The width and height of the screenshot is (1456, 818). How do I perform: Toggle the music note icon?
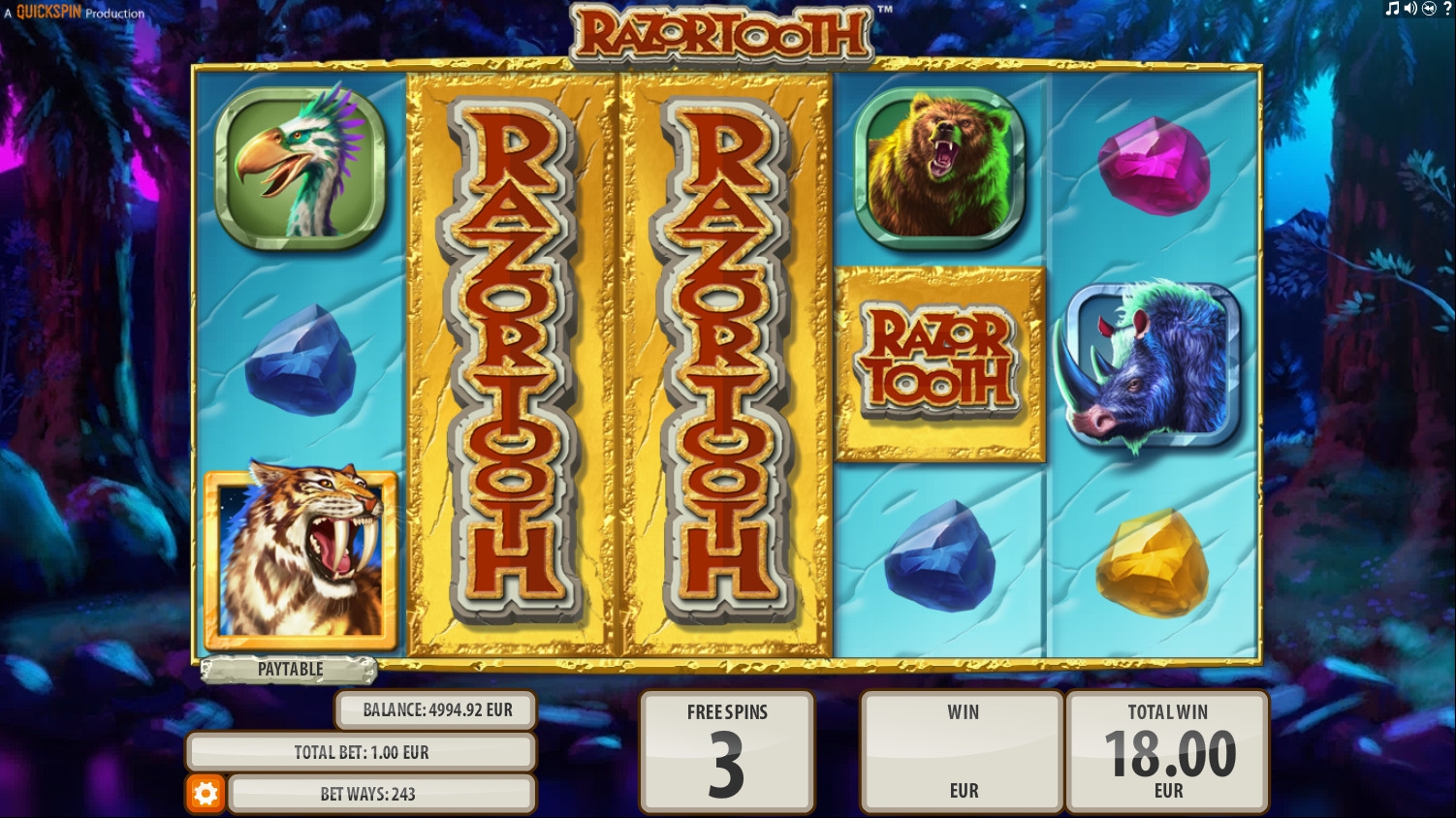1393,9
